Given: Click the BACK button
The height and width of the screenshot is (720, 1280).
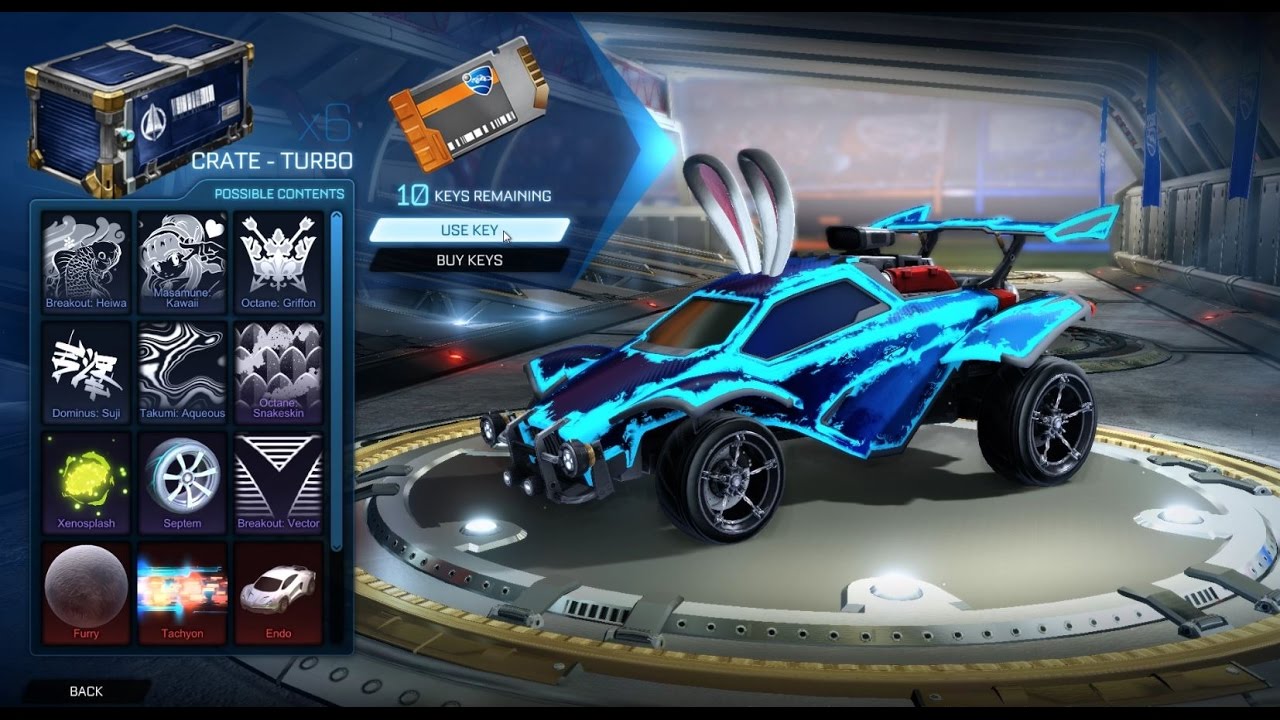Looking at the screenshot, I should [x=85, y=690].
